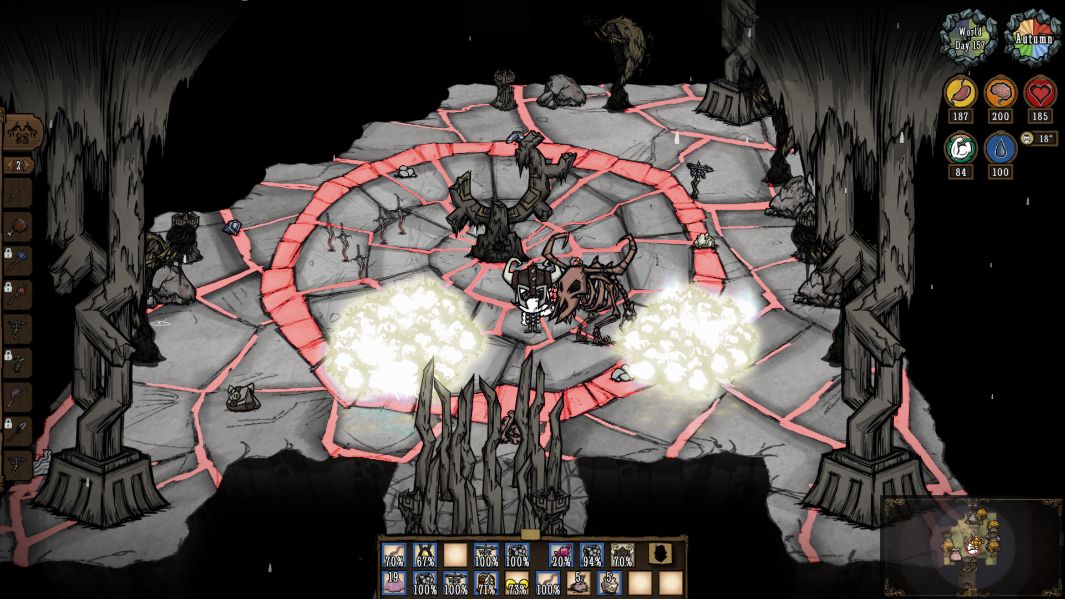
Task: Choose the yellow item at 73%
Action: pos(517,583)
